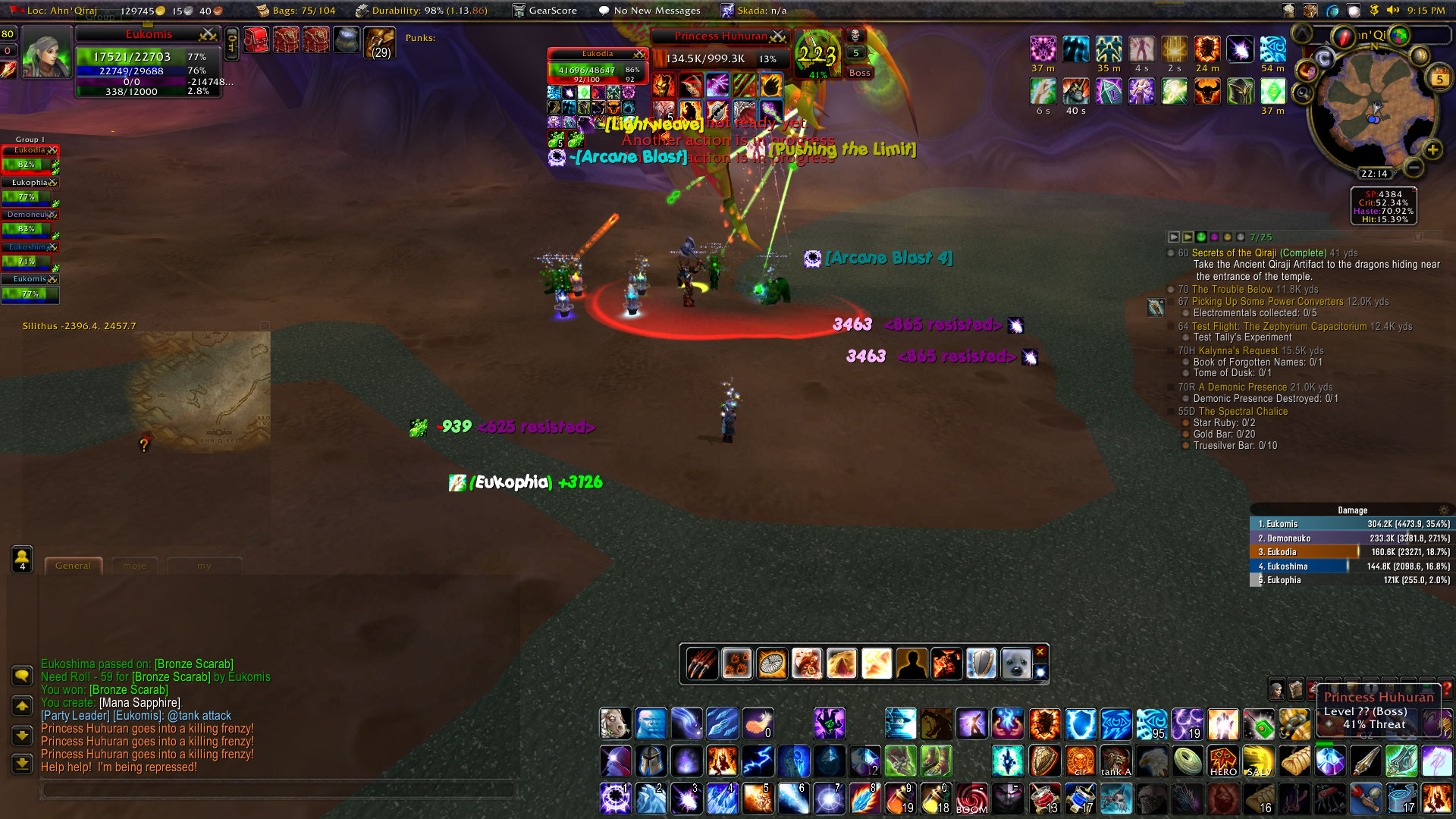The height and width of the screenshot is (819, 1456).
Task: Zoom out the minimap with the minus button
Action: [x=1412, y=167]
